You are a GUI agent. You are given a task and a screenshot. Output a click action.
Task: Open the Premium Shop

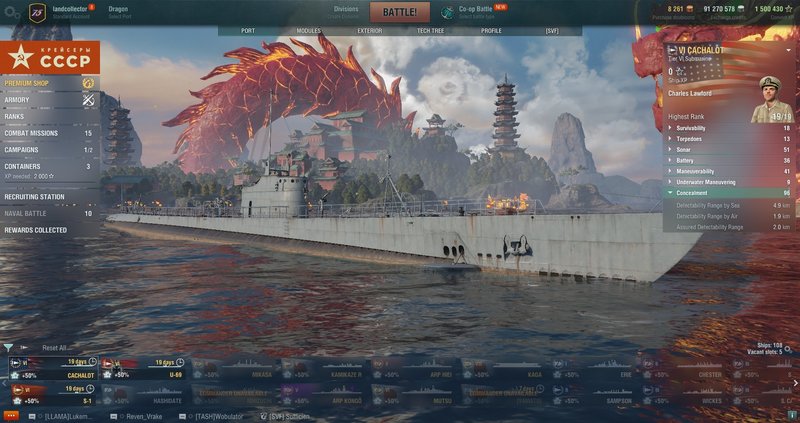point(28,83)
